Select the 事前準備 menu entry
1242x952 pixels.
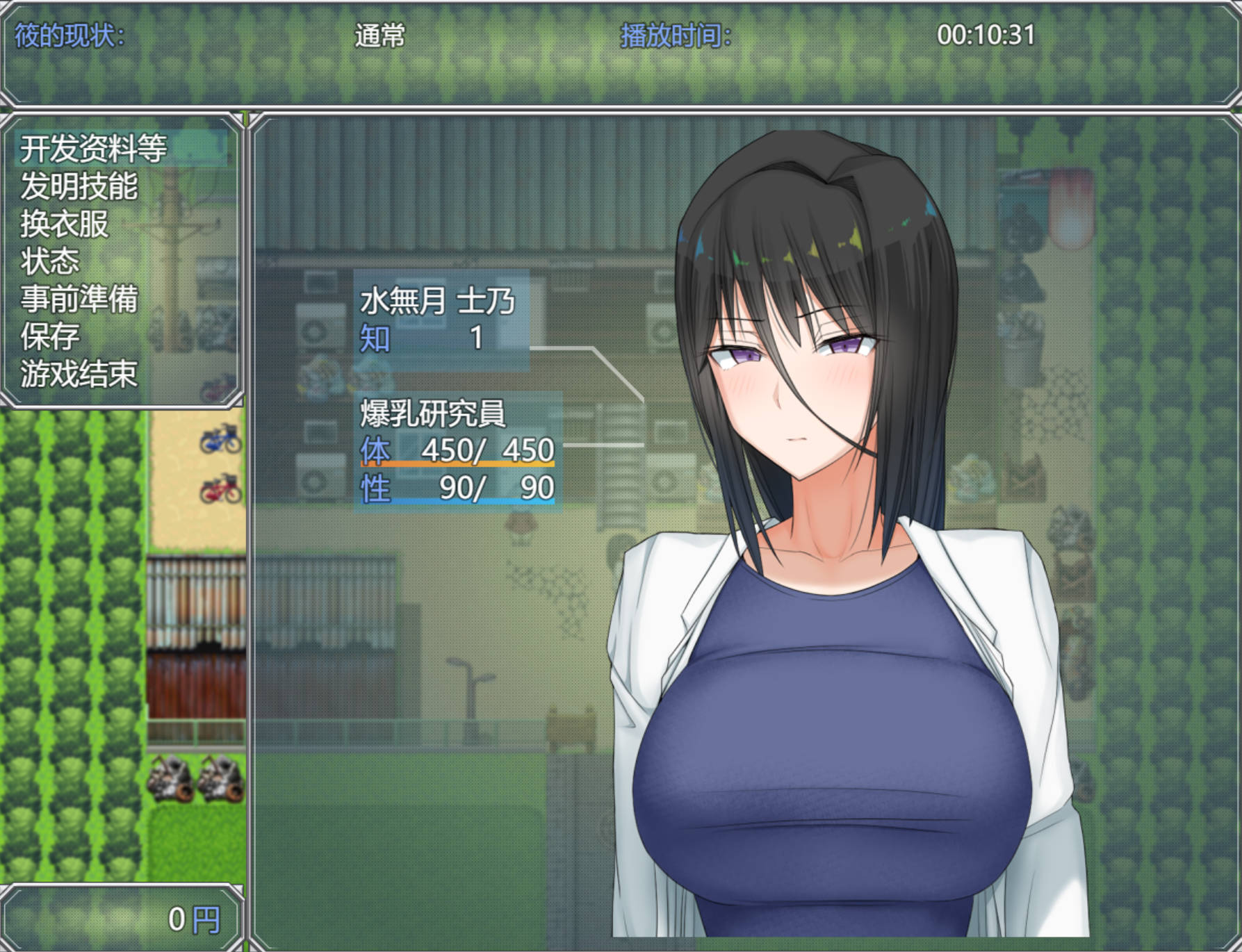click(79, 299)
